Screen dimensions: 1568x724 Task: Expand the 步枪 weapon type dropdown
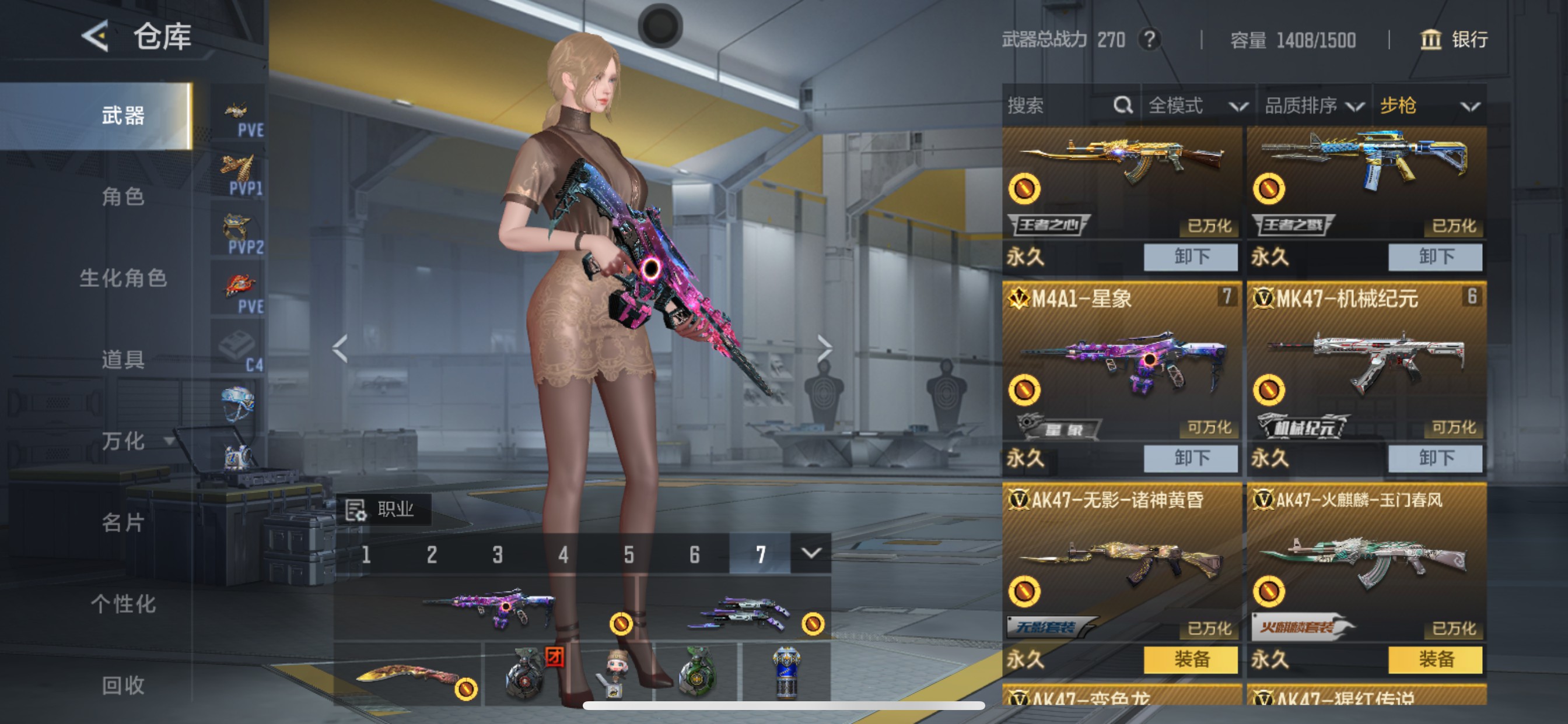click(1429, 106)
